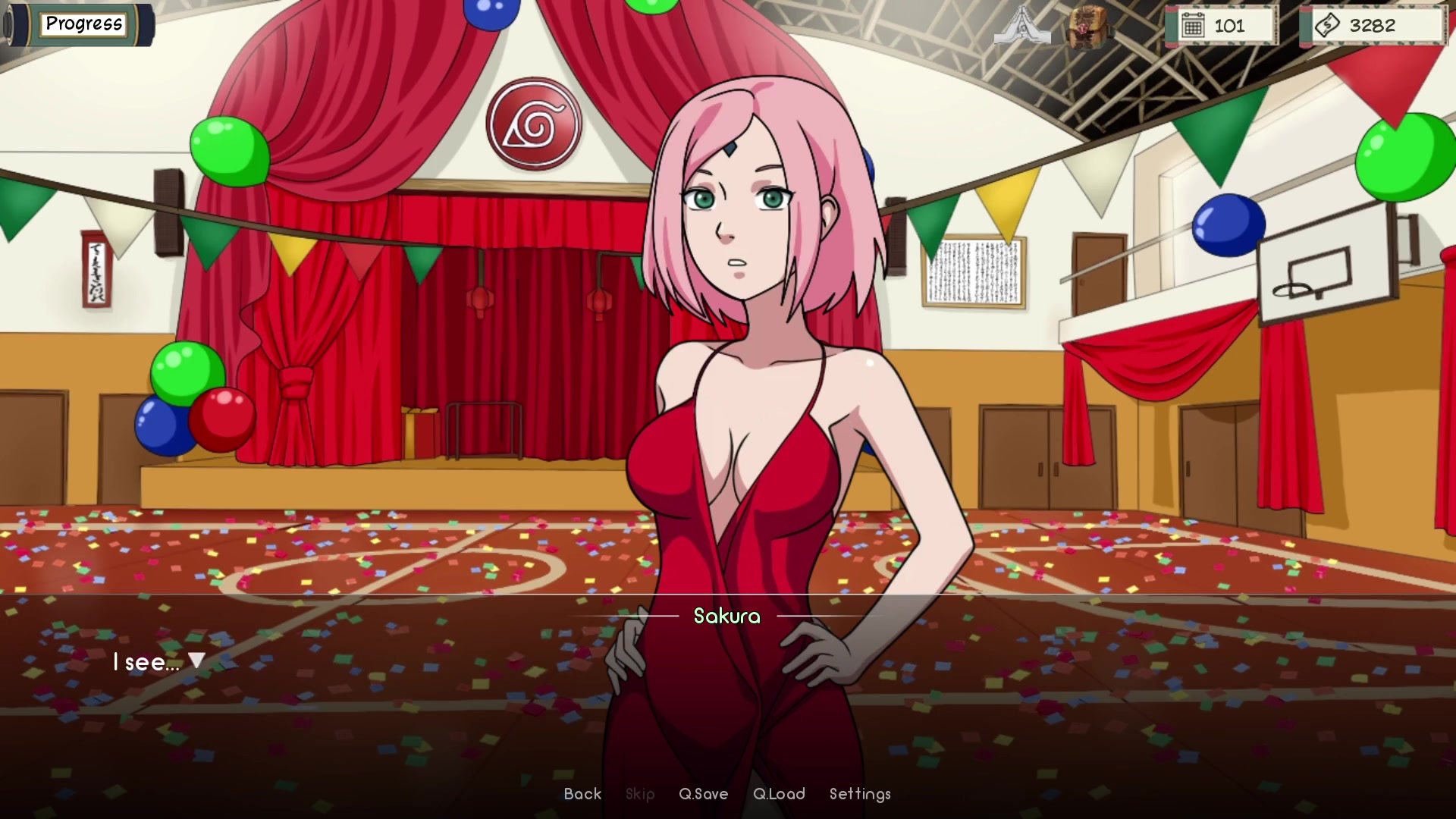
Task: Quick load the last save with Q.Load
Action: tap(780, 794)
